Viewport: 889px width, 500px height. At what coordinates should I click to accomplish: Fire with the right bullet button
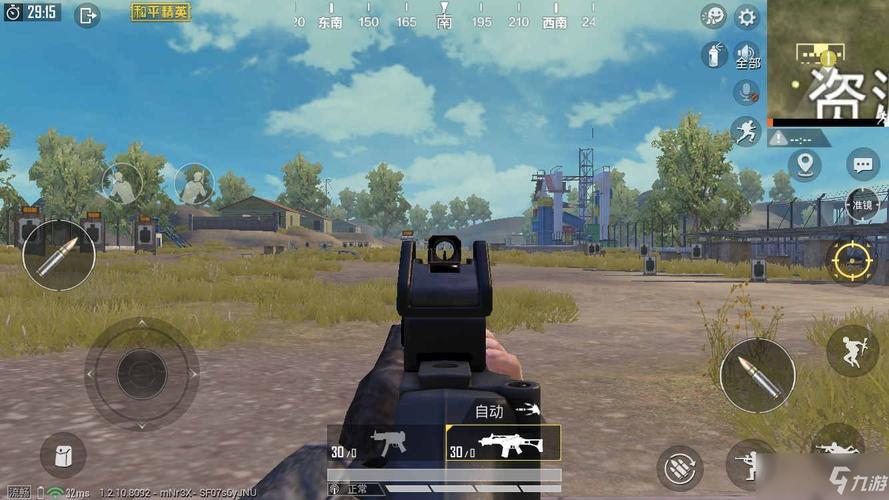757,375
